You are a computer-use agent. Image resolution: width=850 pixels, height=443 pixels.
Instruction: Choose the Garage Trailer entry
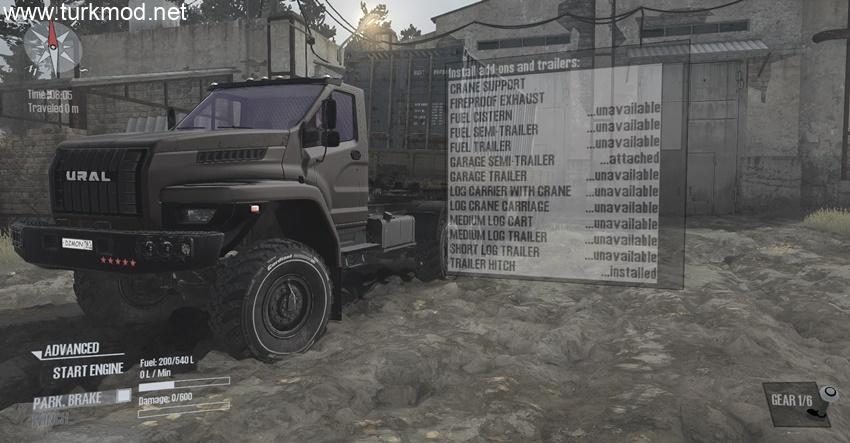(x=491, y=175)
